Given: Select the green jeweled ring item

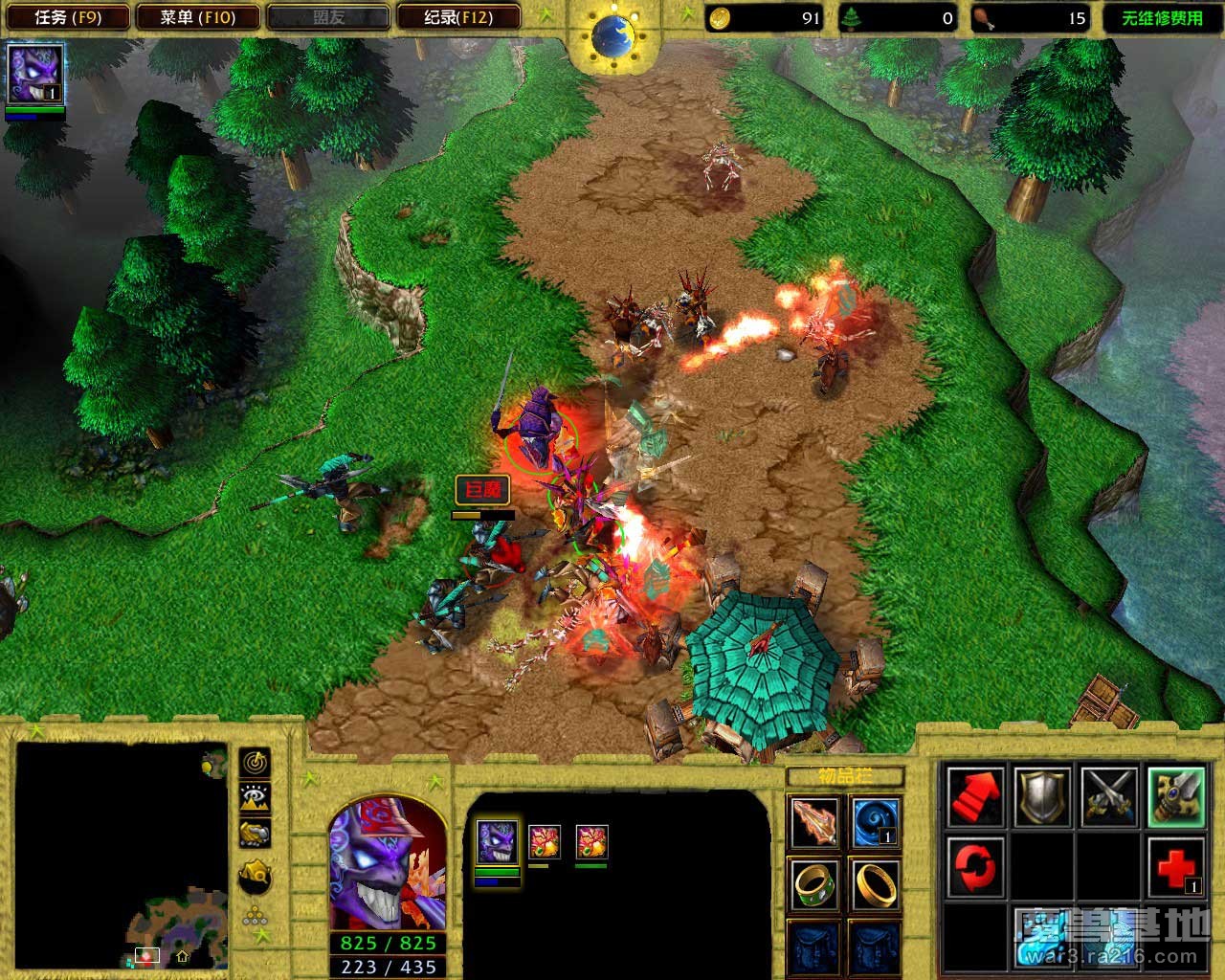Looking at the screenshot, I should tap(815, 883).
